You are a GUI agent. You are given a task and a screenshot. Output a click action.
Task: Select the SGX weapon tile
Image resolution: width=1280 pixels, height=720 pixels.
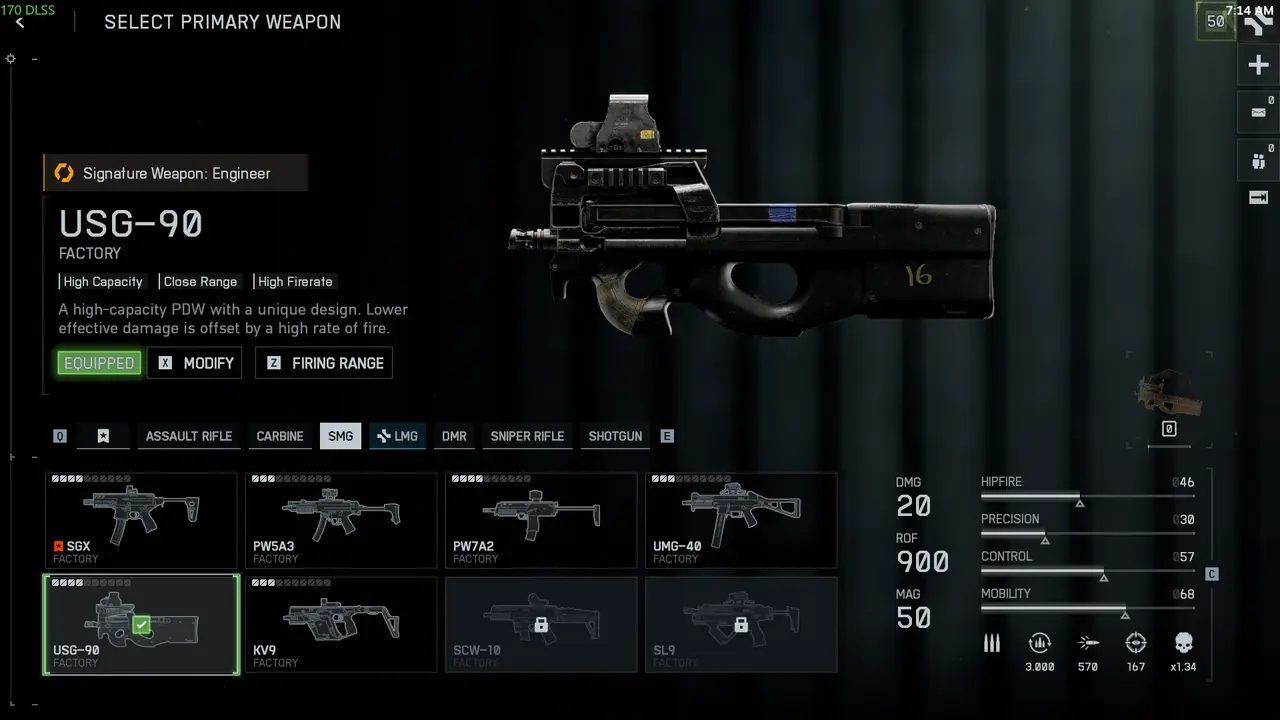click(x=141, y=520)
